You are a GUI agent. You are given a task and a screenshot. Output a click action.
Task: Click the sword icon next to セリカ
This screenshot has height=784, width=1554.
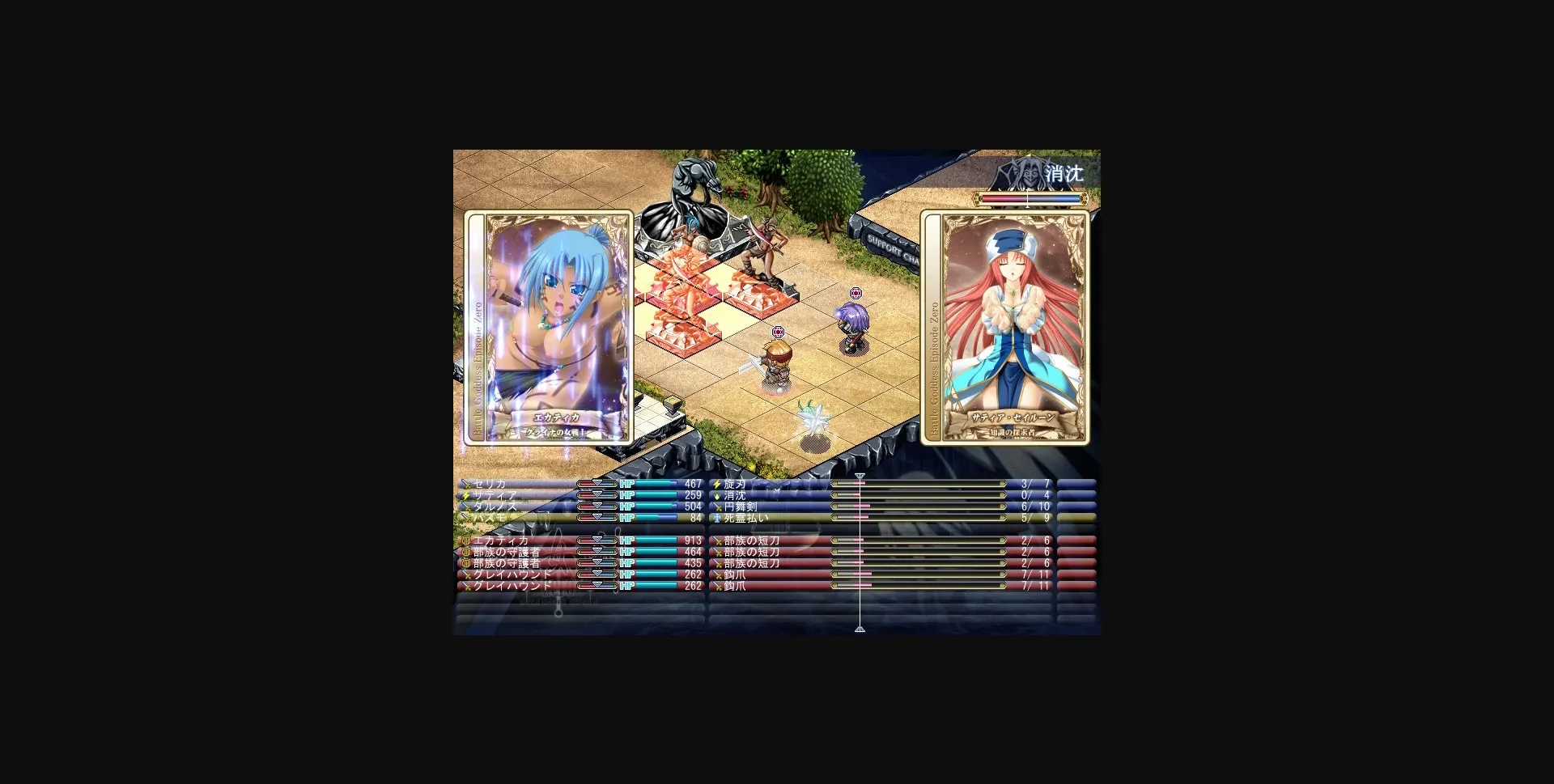click(x=465, y=483)
